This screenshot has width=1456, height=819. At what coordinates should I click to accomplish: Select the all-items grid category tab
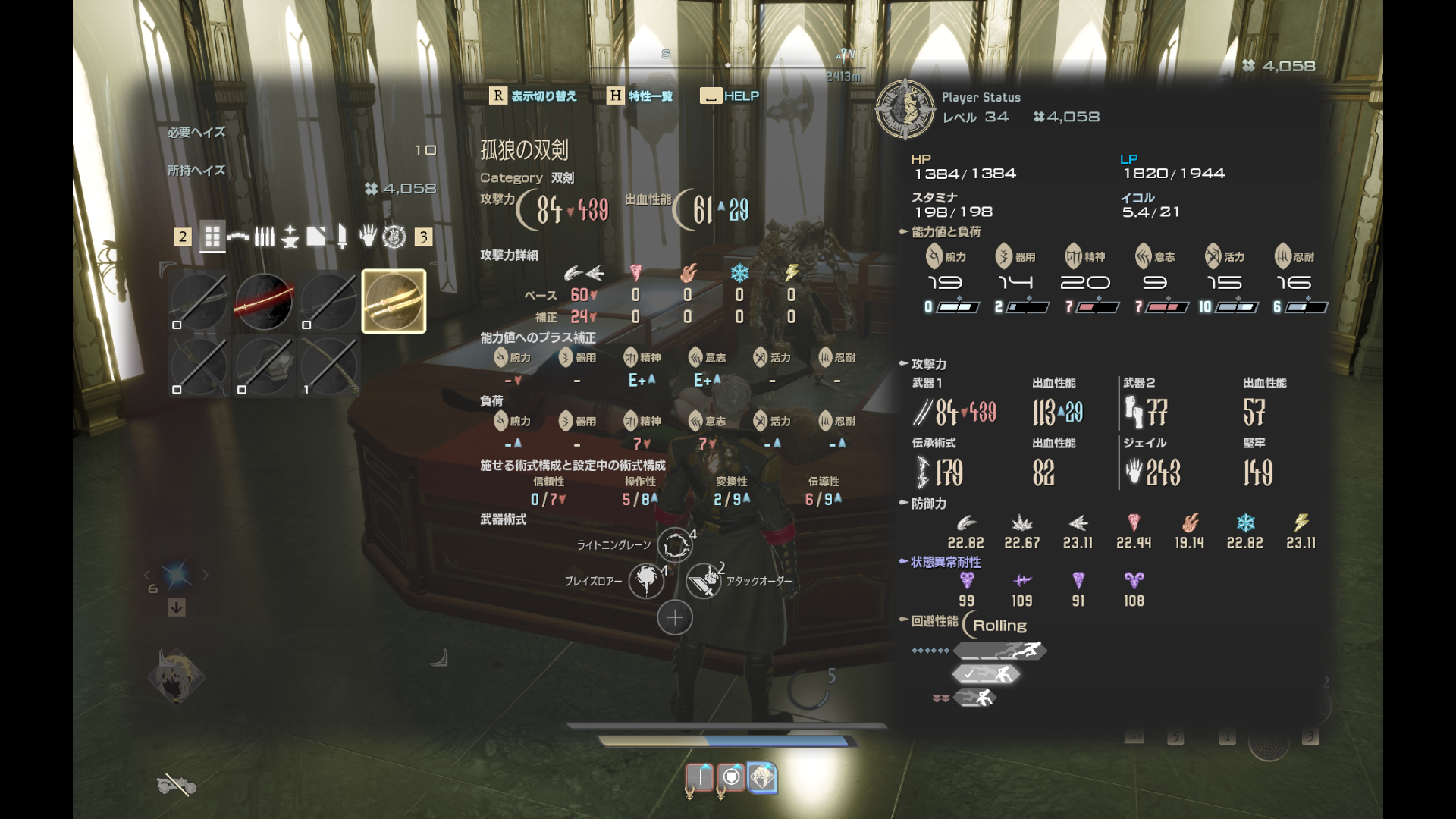(x=212, y=237)
